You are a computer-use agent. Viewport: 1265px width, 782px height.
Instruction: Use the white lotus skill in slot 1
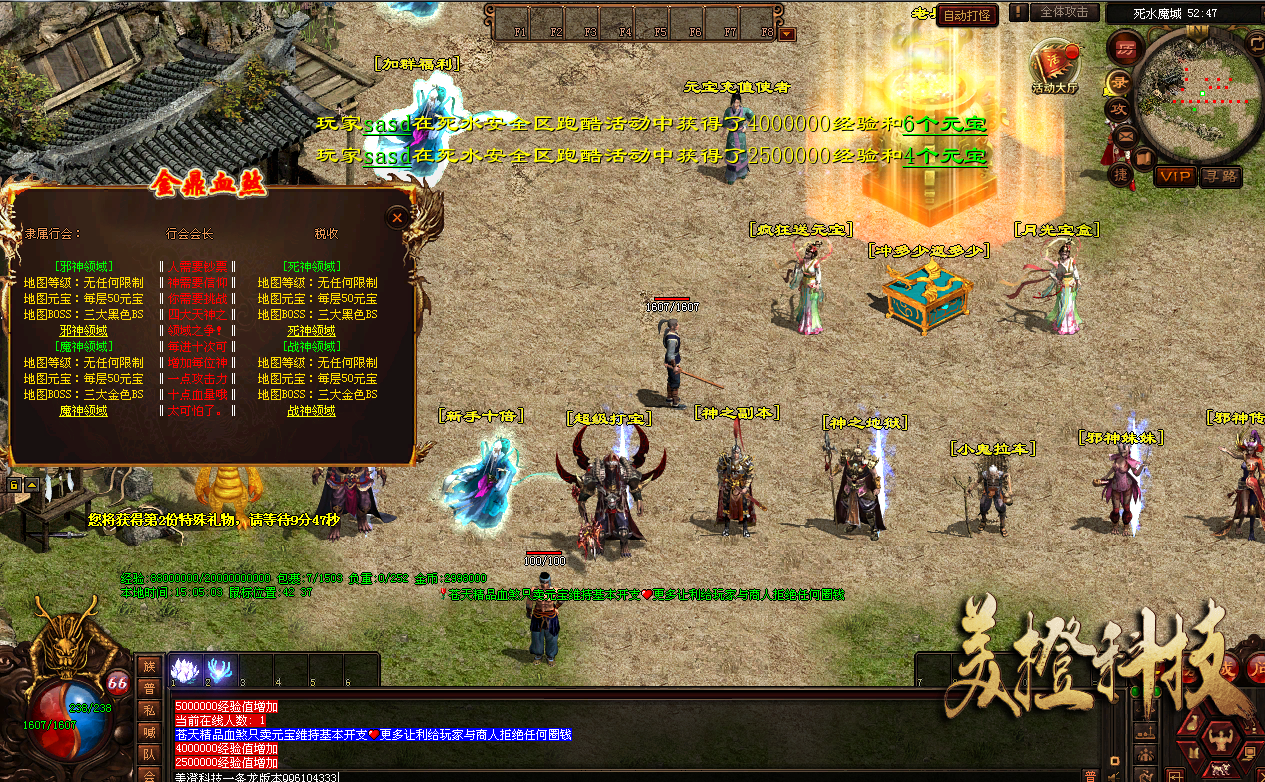click(187, 669)
